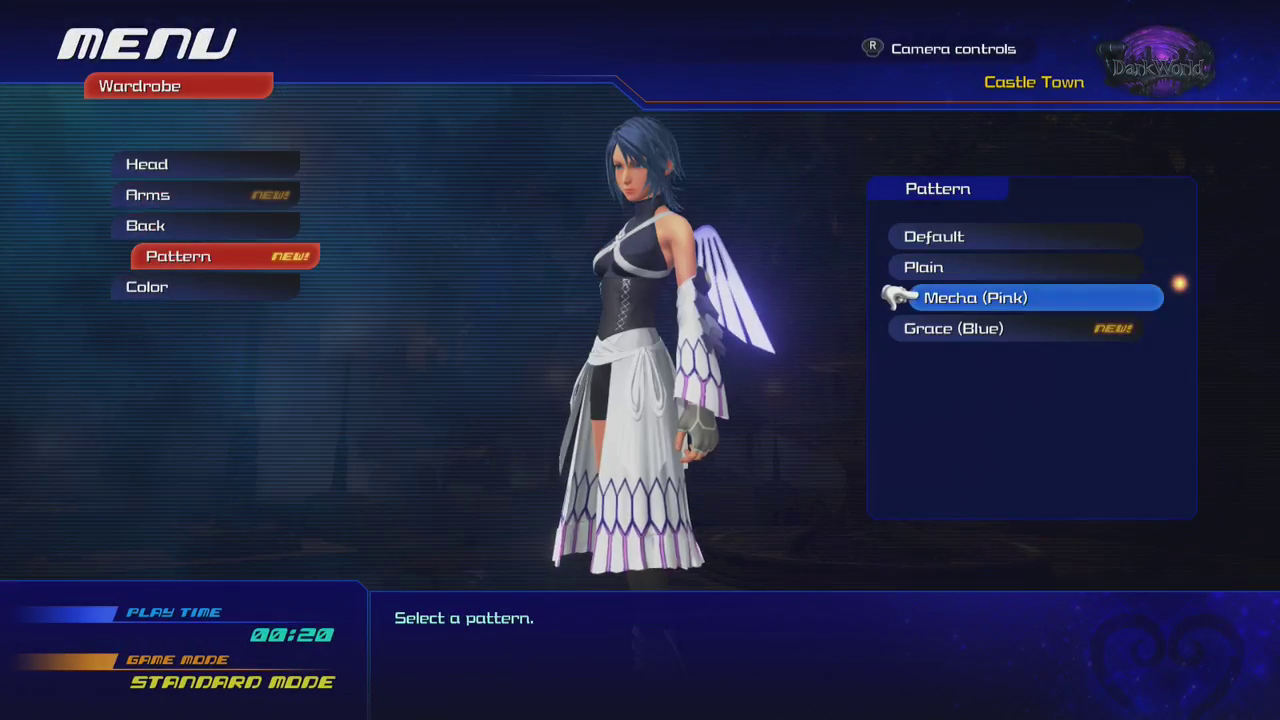Pick the Grace (Blue) pattern

tap(1014, 329)
